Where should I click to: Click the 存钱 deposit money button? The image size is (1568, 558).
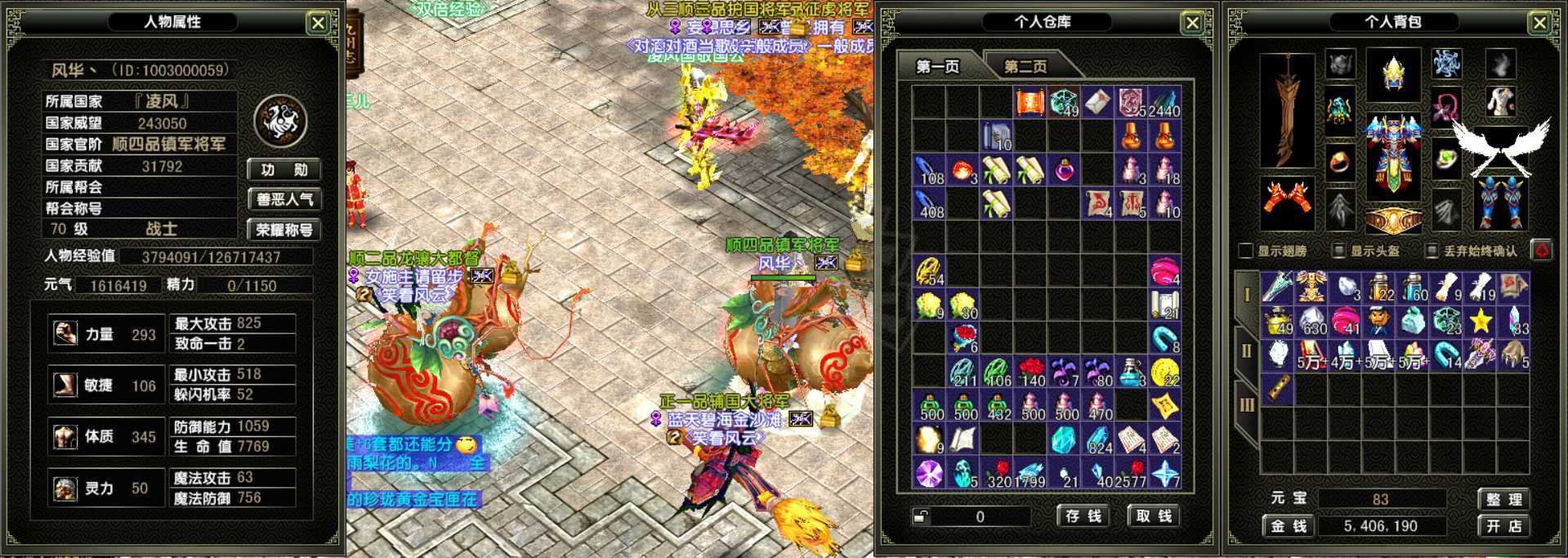tap(1083, 516)
